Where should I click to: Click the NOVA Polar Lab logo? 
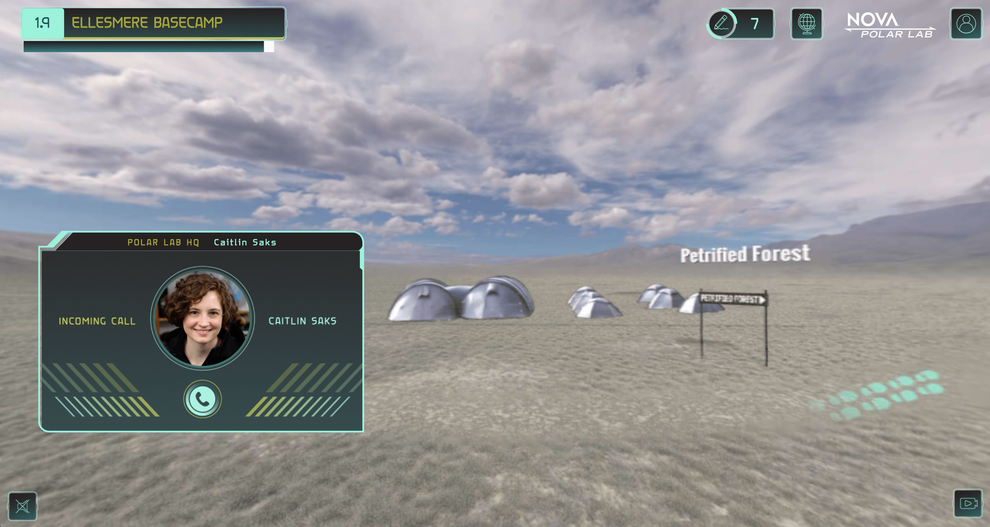coord(889,24)
